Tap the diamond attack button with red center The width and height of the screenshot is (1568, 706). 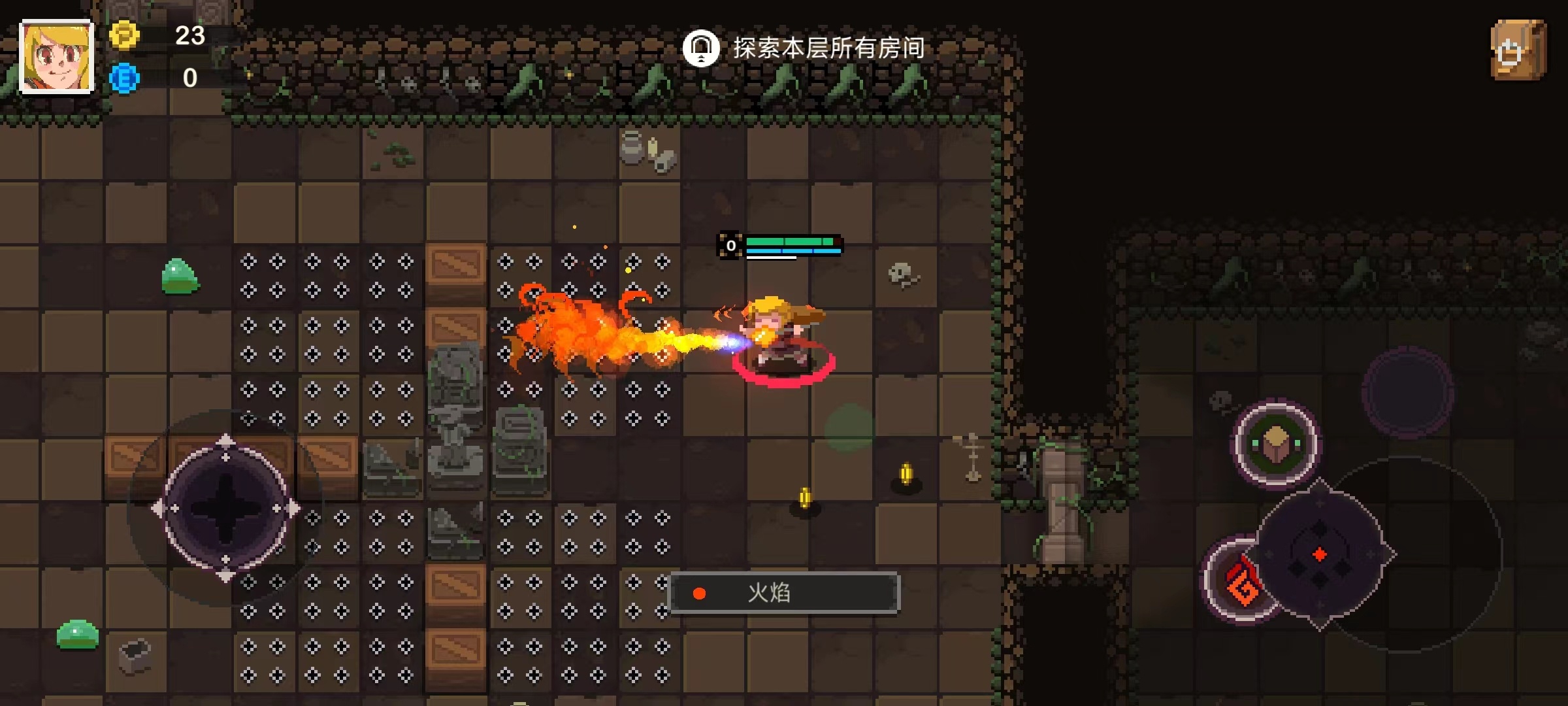(1320, 554)
